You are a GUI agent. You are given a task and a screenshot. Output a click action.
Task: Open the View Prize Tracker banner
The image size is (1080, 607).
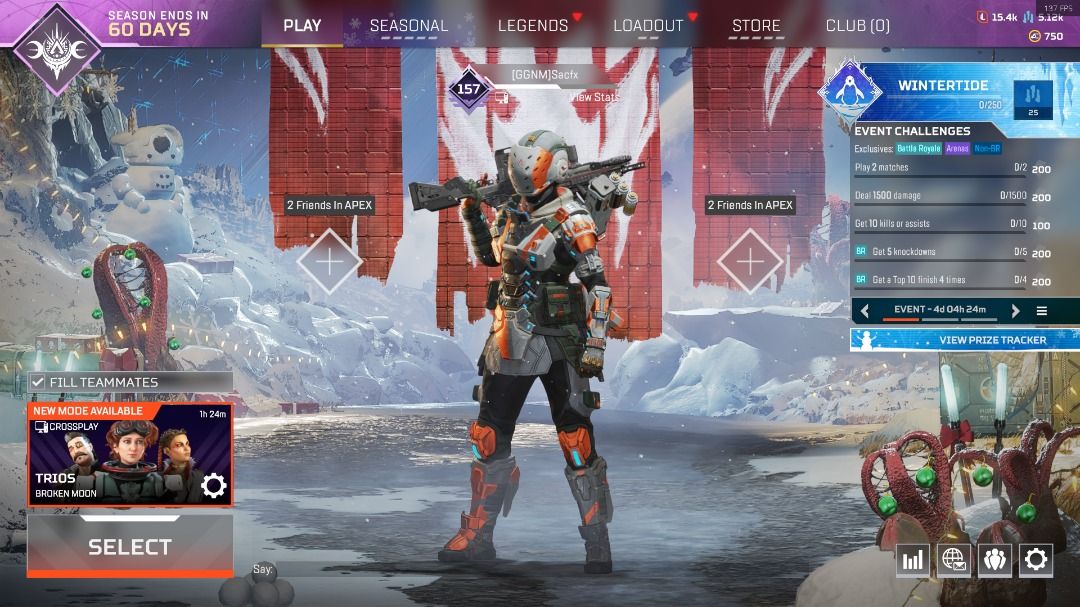[965, 340]
